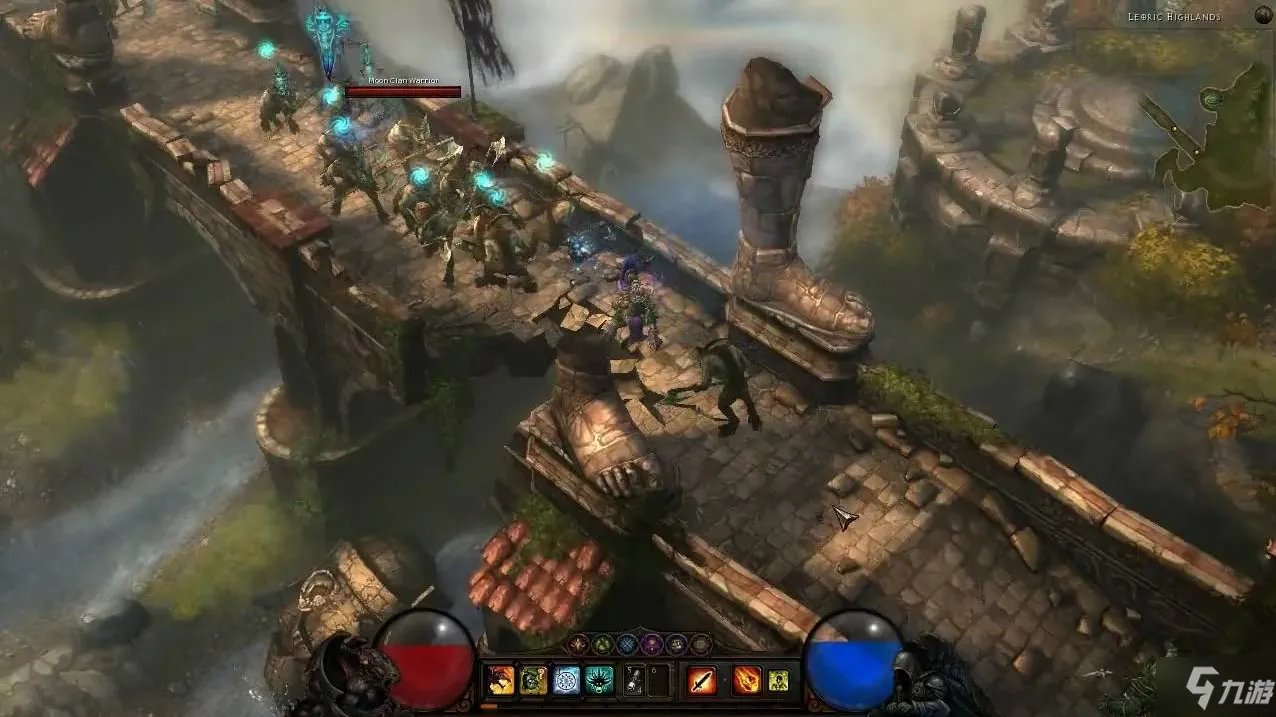This screenshot has width=1276, height=717.
Task: Activate the sword attack skill
Action: coord(702,680)
